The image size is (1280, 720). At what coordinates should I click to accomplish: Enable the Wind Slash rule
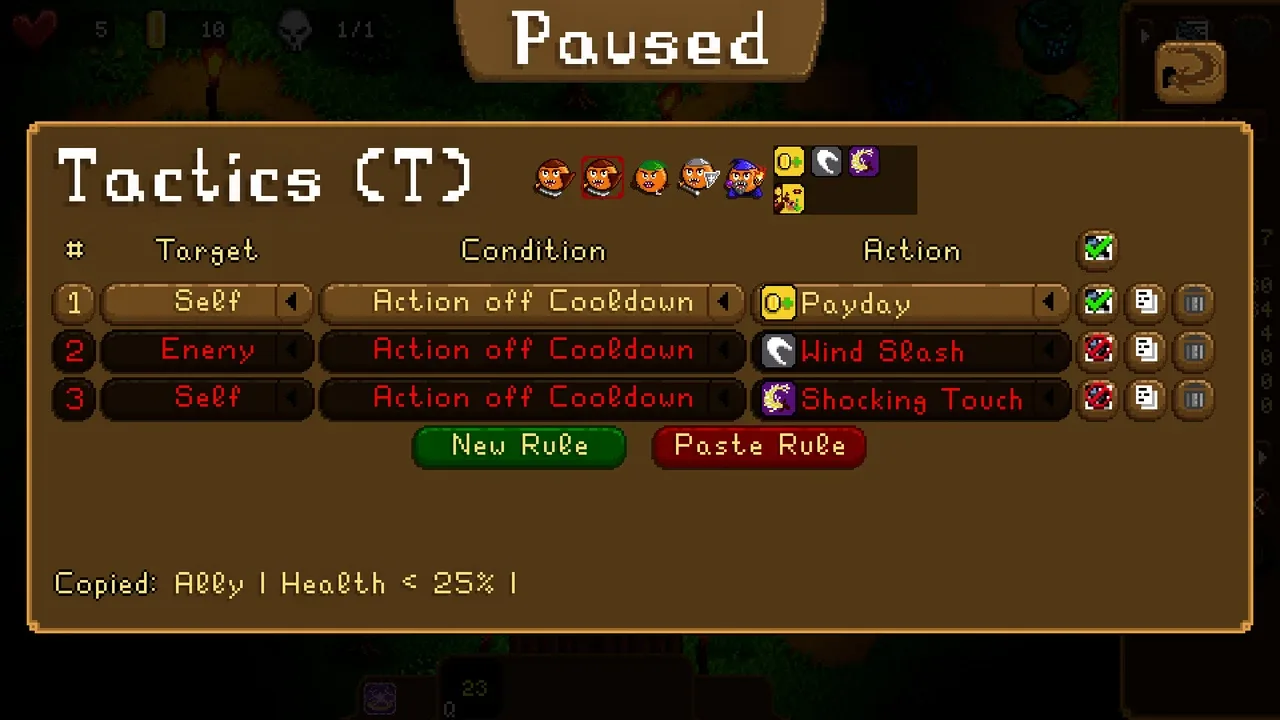pyautogui.click(x=1098, y=350)
